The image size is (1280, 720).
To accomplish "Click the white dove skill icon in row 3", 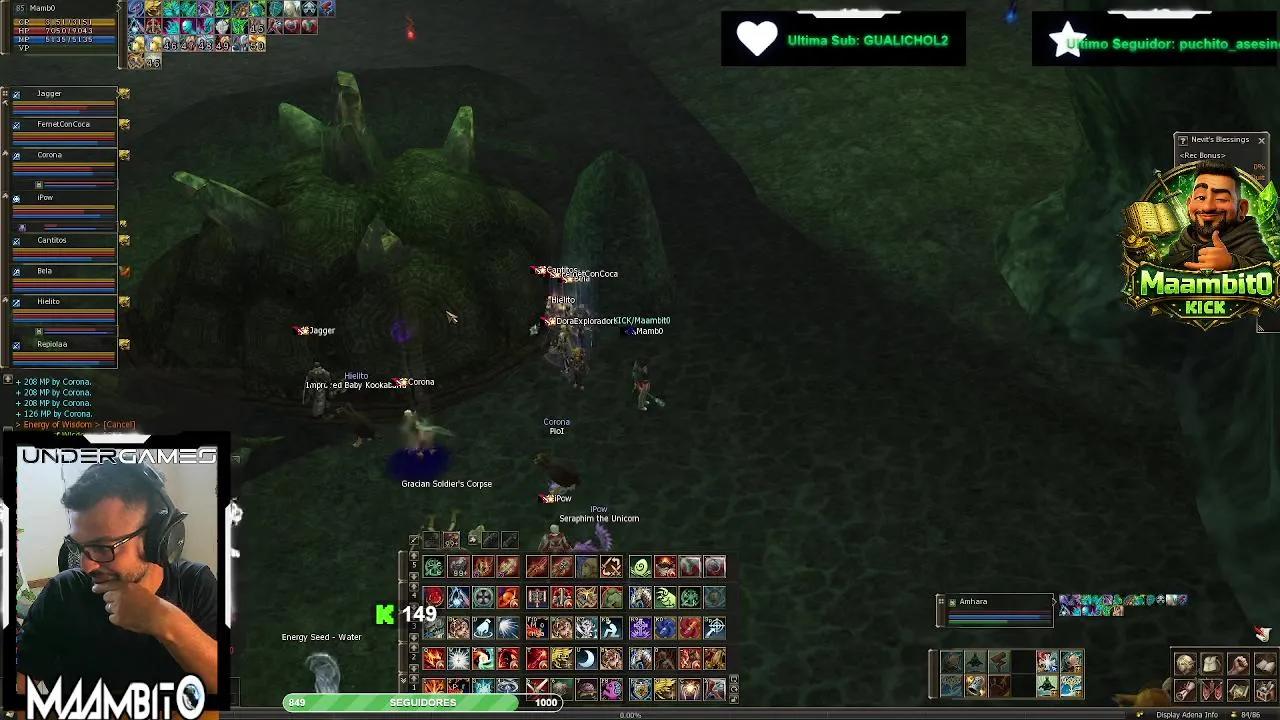I will [483, 628].
